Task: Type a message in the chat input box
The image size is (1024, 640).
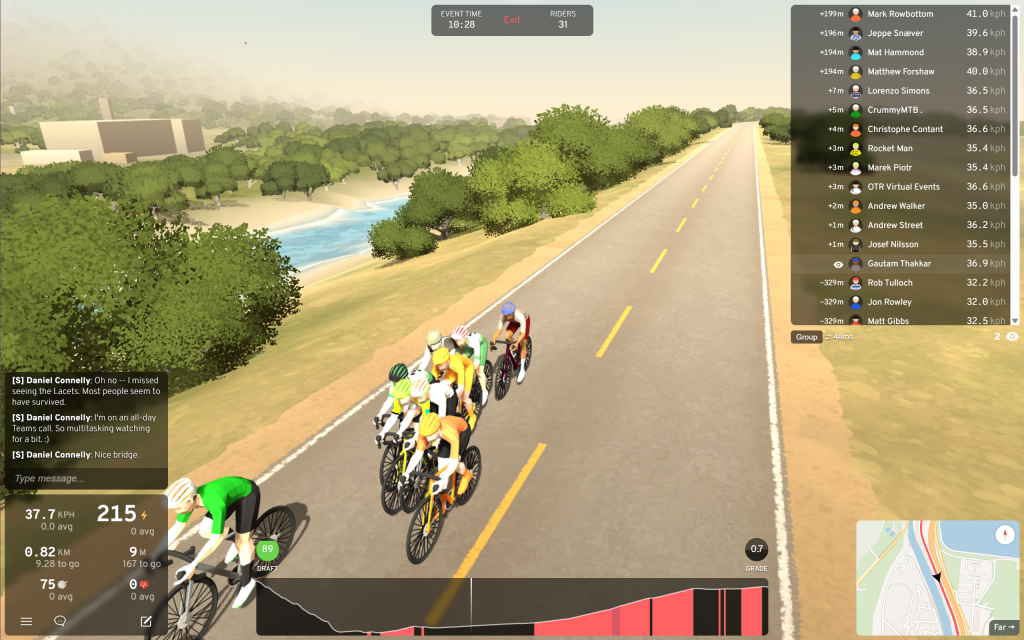Action: [x=86, y=479]
